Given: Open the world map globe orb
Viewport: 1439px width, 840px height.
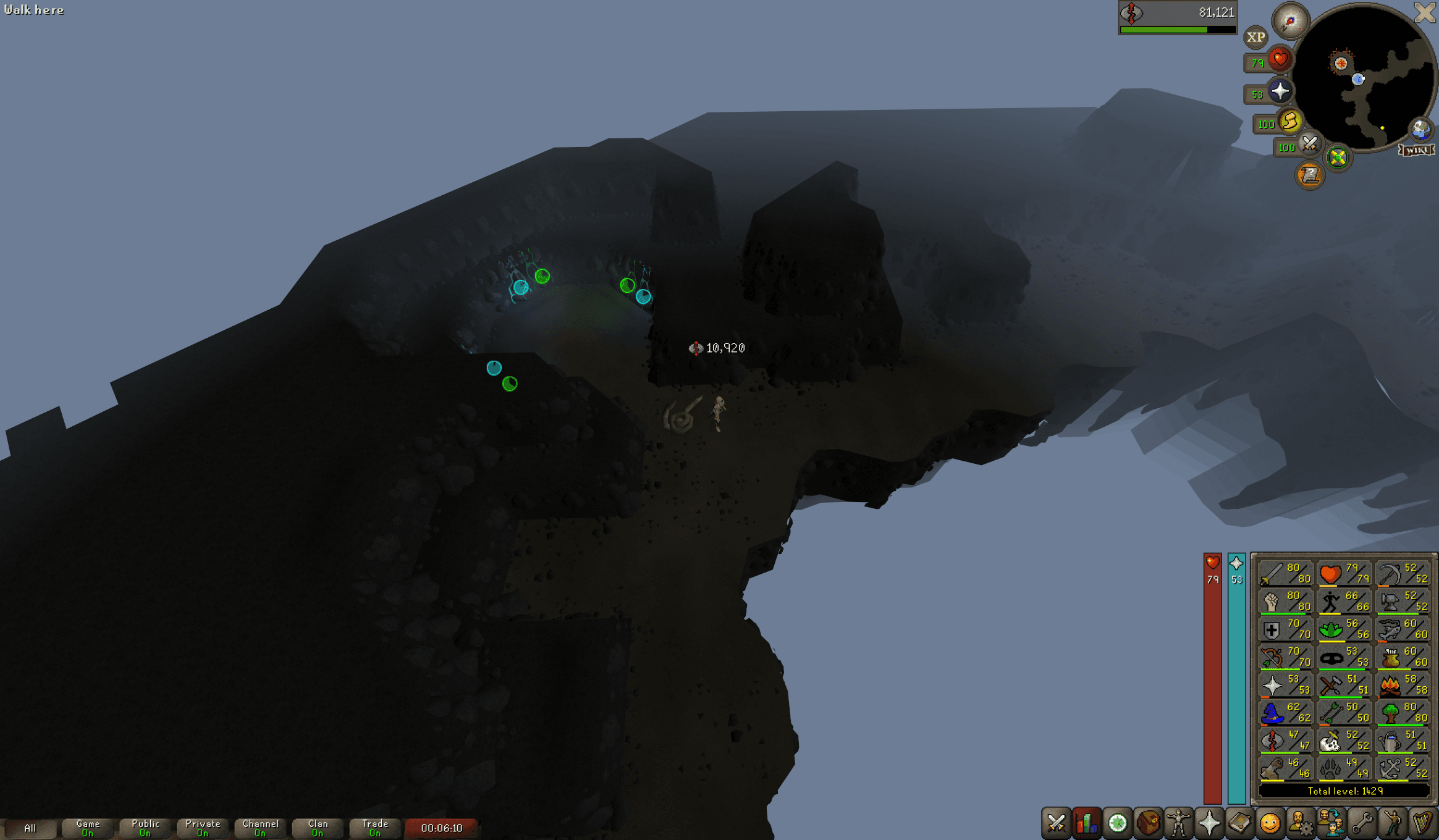Looking at the screenshot, I should 1420,129.
